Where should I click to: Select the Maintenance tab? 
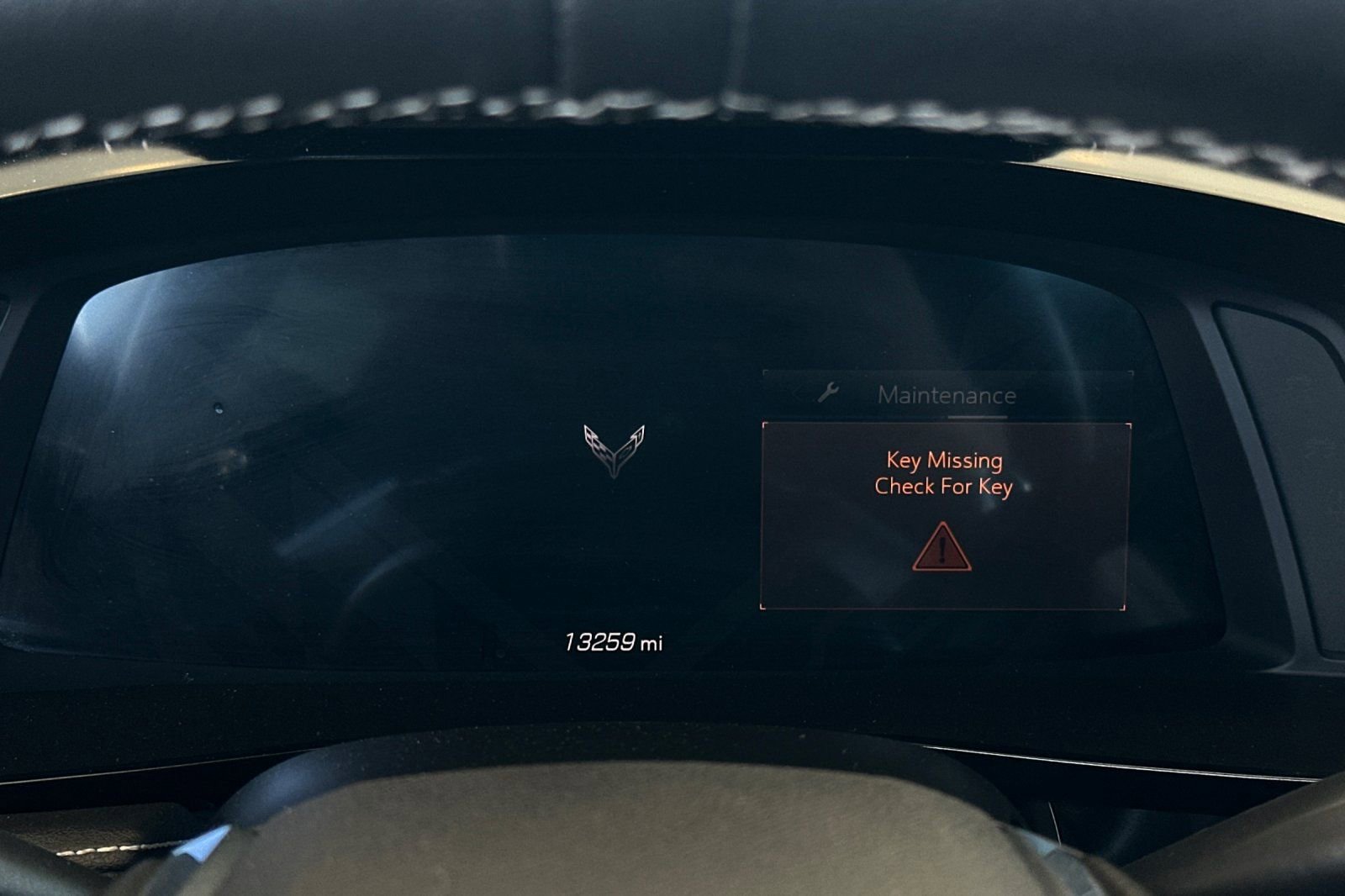click(947, 395)
